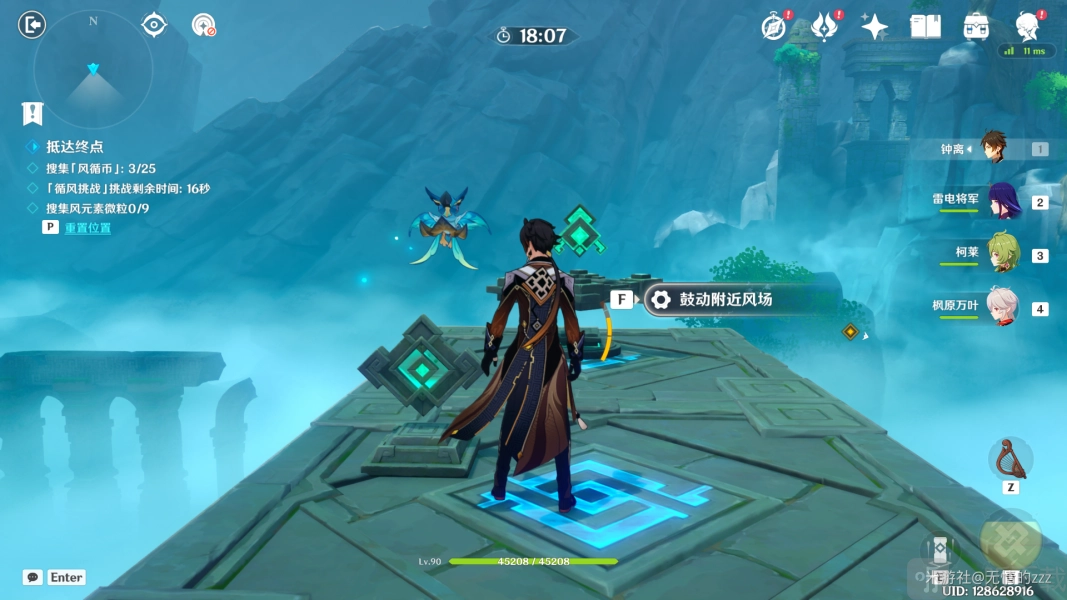
Task: Click the 重置位置 reset position link
Action: [x=88, y=228]
